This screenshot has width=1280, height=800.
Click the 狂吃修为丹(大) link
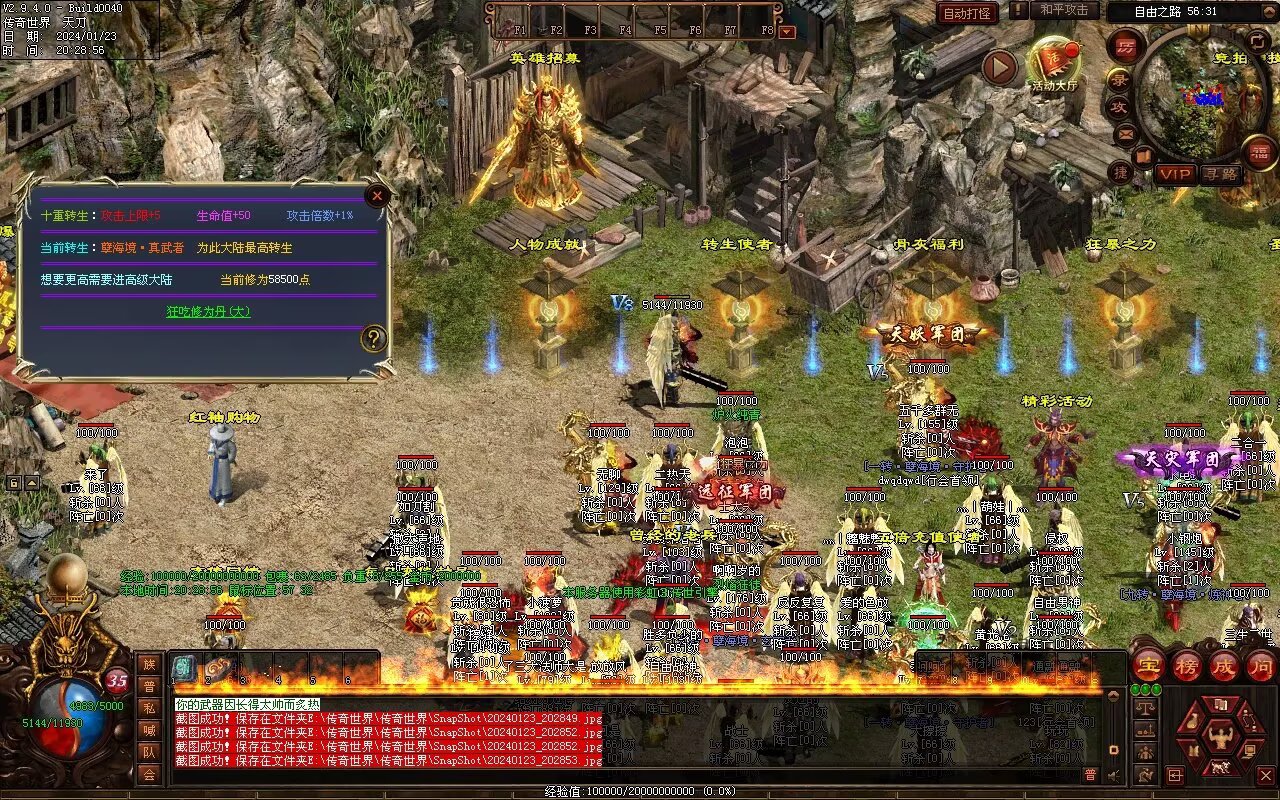click(x=208, y=312)
